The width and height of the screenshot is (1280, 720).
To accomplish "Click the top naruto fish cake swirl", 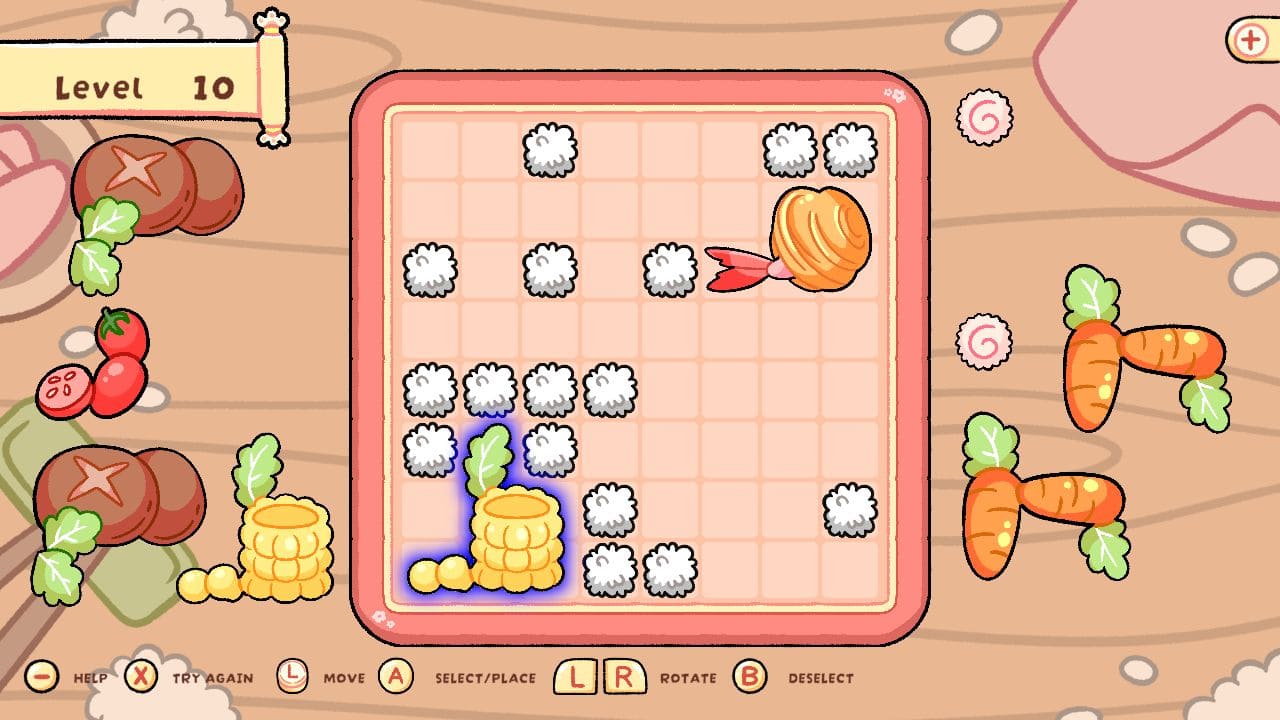I will point(984,120).
